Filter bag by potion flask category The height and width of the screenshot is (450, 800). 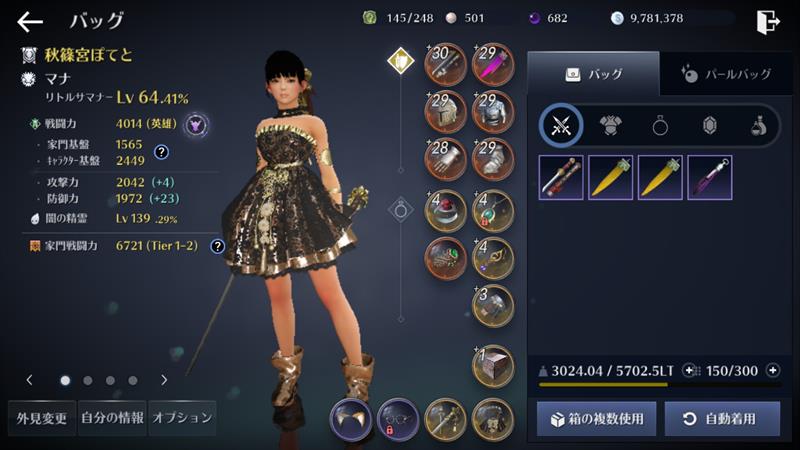[757, 126]
